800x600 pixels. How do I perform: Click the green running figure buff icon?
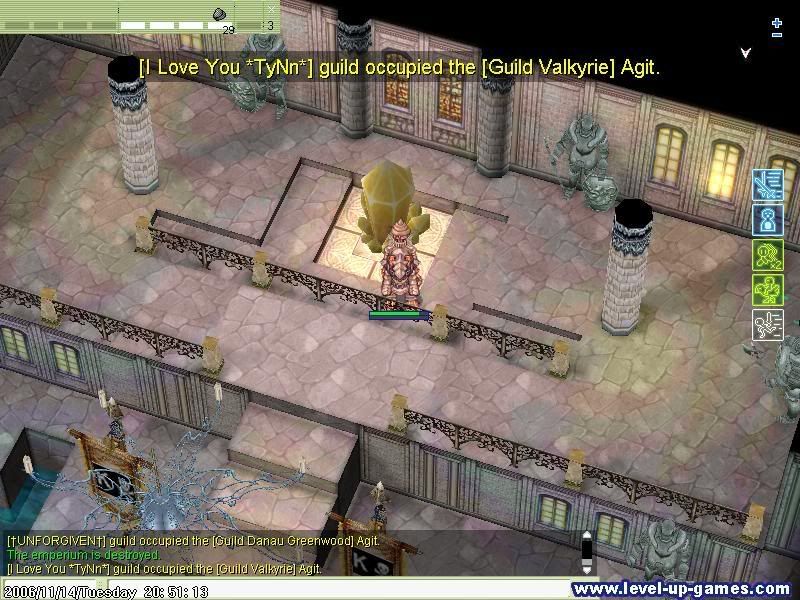tap(766, 289)
